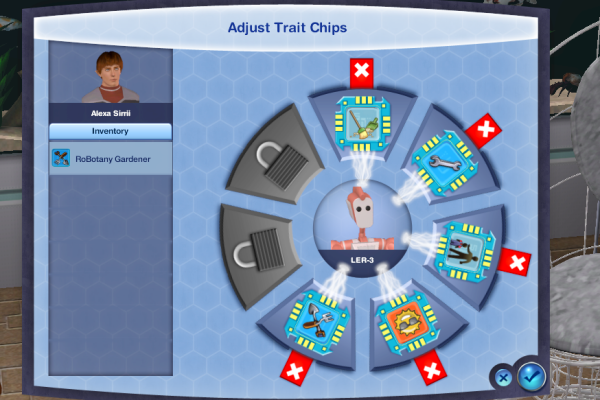Screen dimensions: 600x400
Task: Click Alexa Sirrii's portrait
Action: [110, 78]
